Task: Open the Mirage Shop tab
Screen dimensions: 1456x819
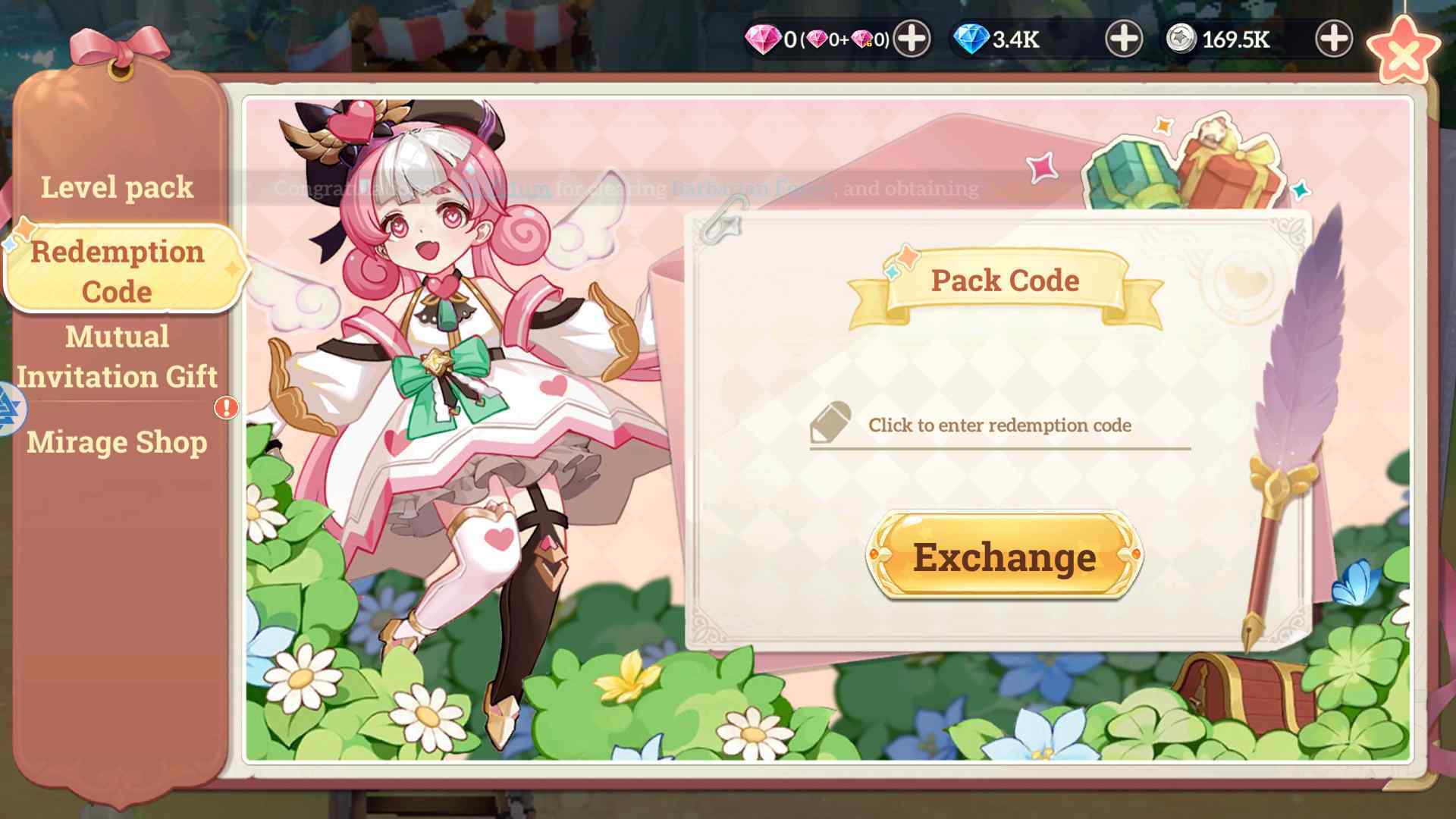Action: pos(118,442)
